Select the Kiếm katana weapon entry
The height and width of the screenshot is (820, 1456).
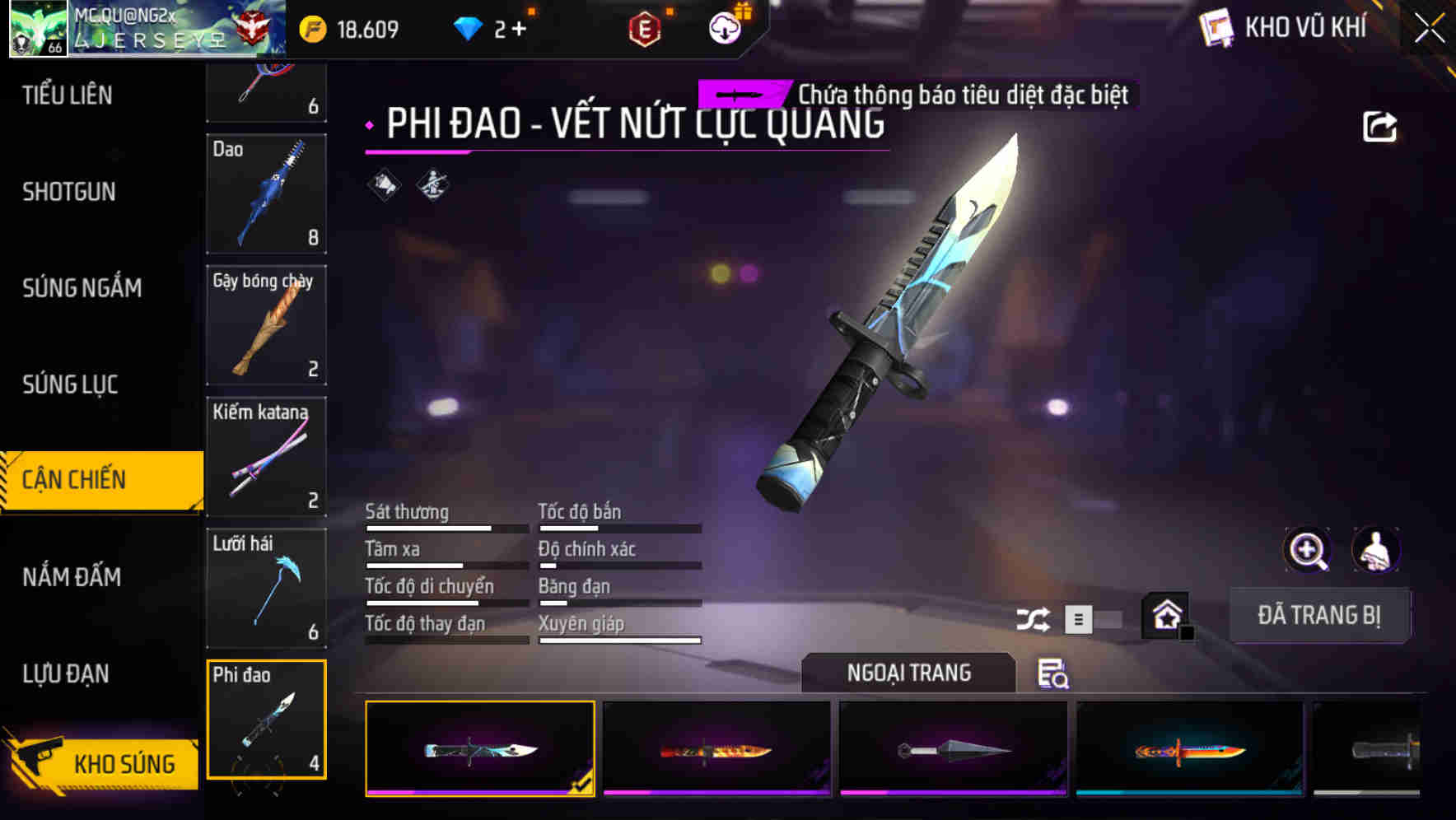266,457
